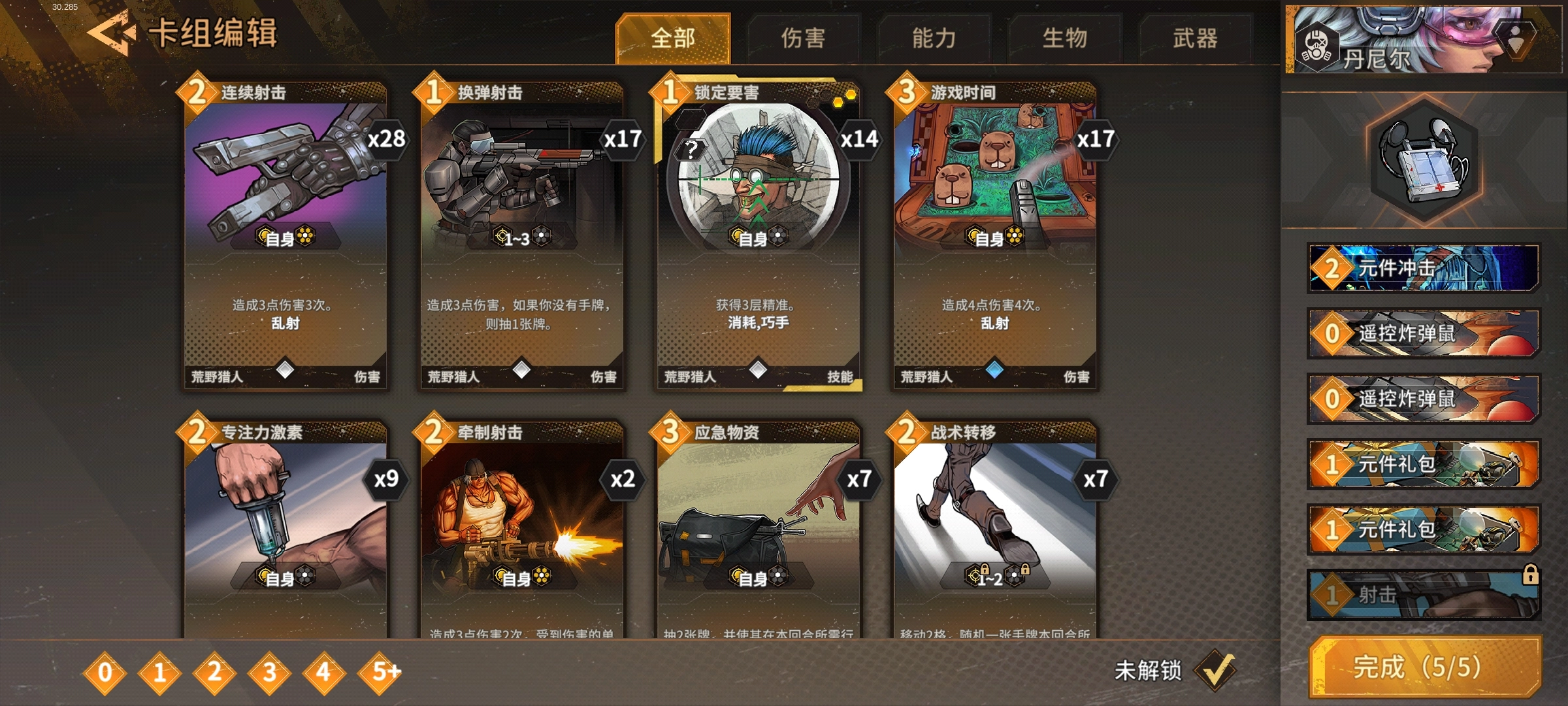Switch to the 全部 tab

(673, 38)
